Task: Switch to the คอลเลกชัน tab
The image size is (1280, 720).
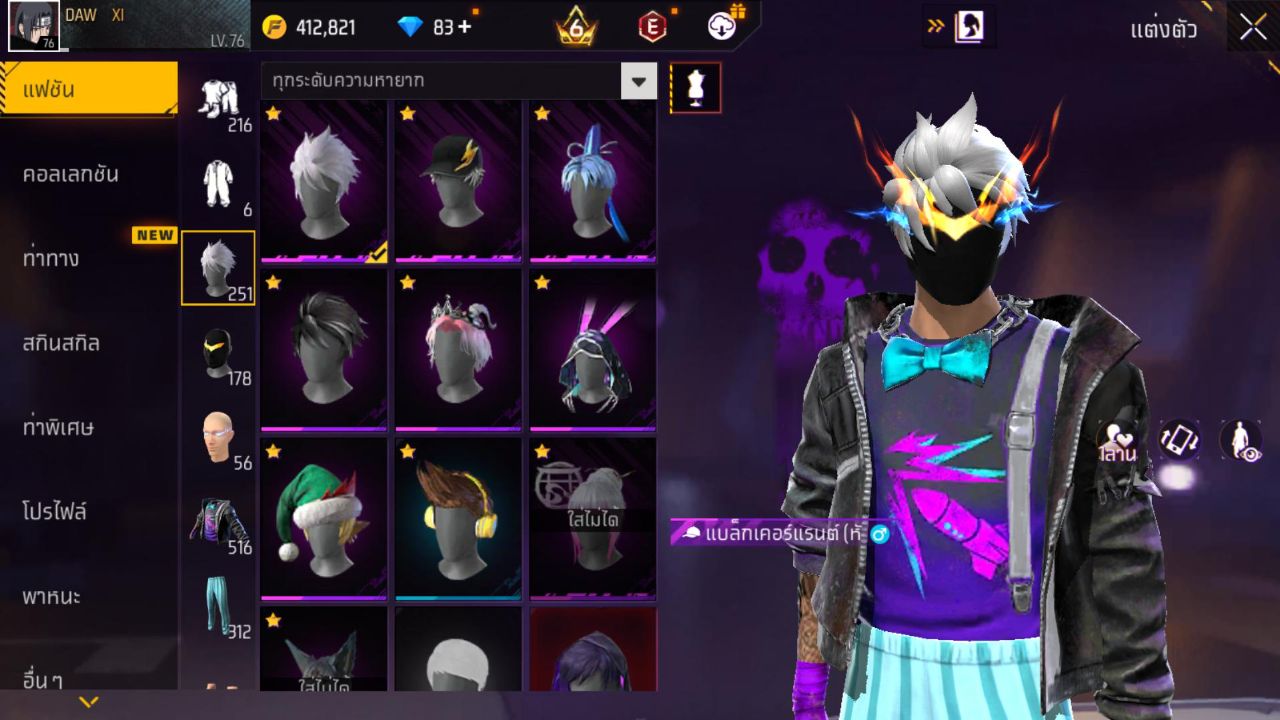Action: pyautogui.click(x=88, y=172)
